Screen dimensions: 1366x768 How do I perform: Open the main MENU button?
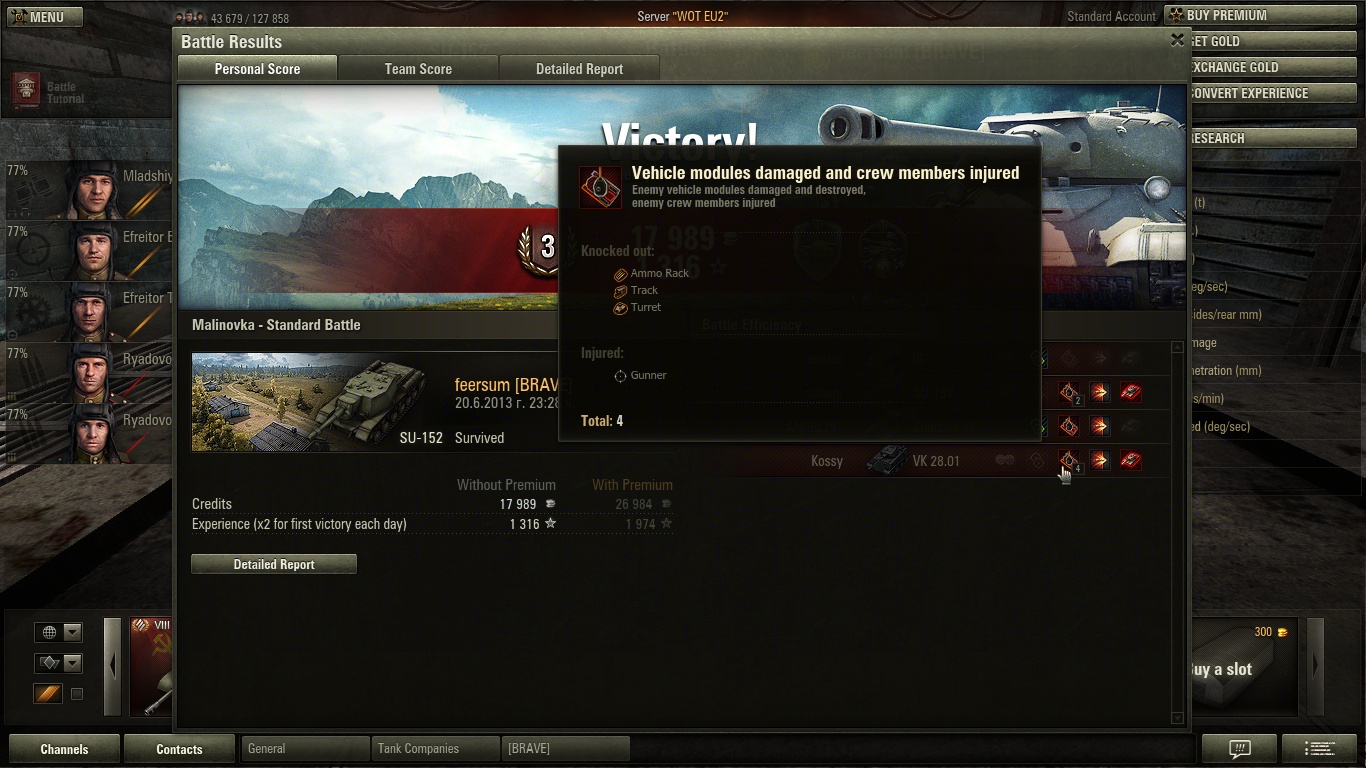[43, 17]
